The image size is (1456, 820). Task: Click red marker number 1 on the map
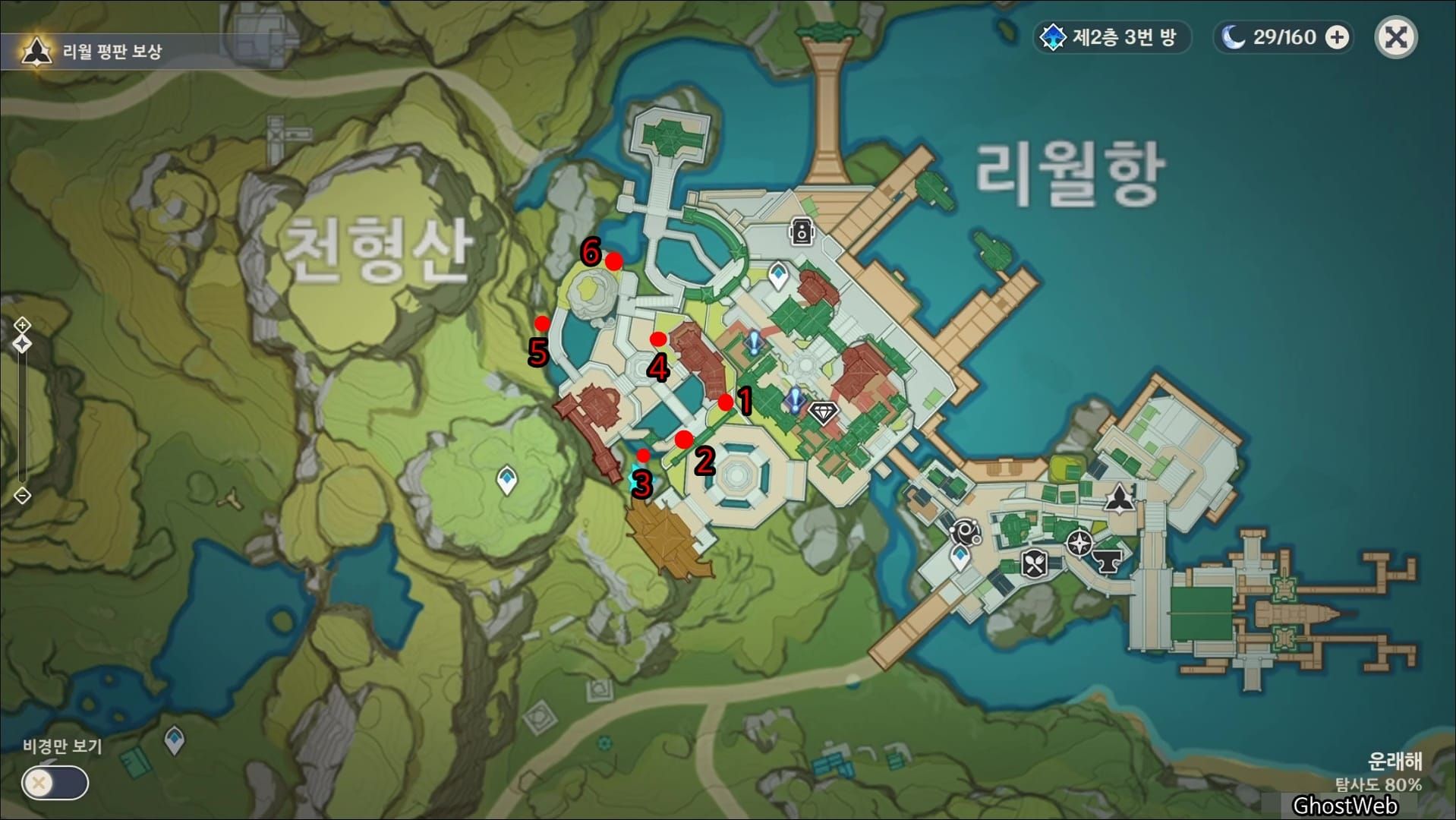726,401
